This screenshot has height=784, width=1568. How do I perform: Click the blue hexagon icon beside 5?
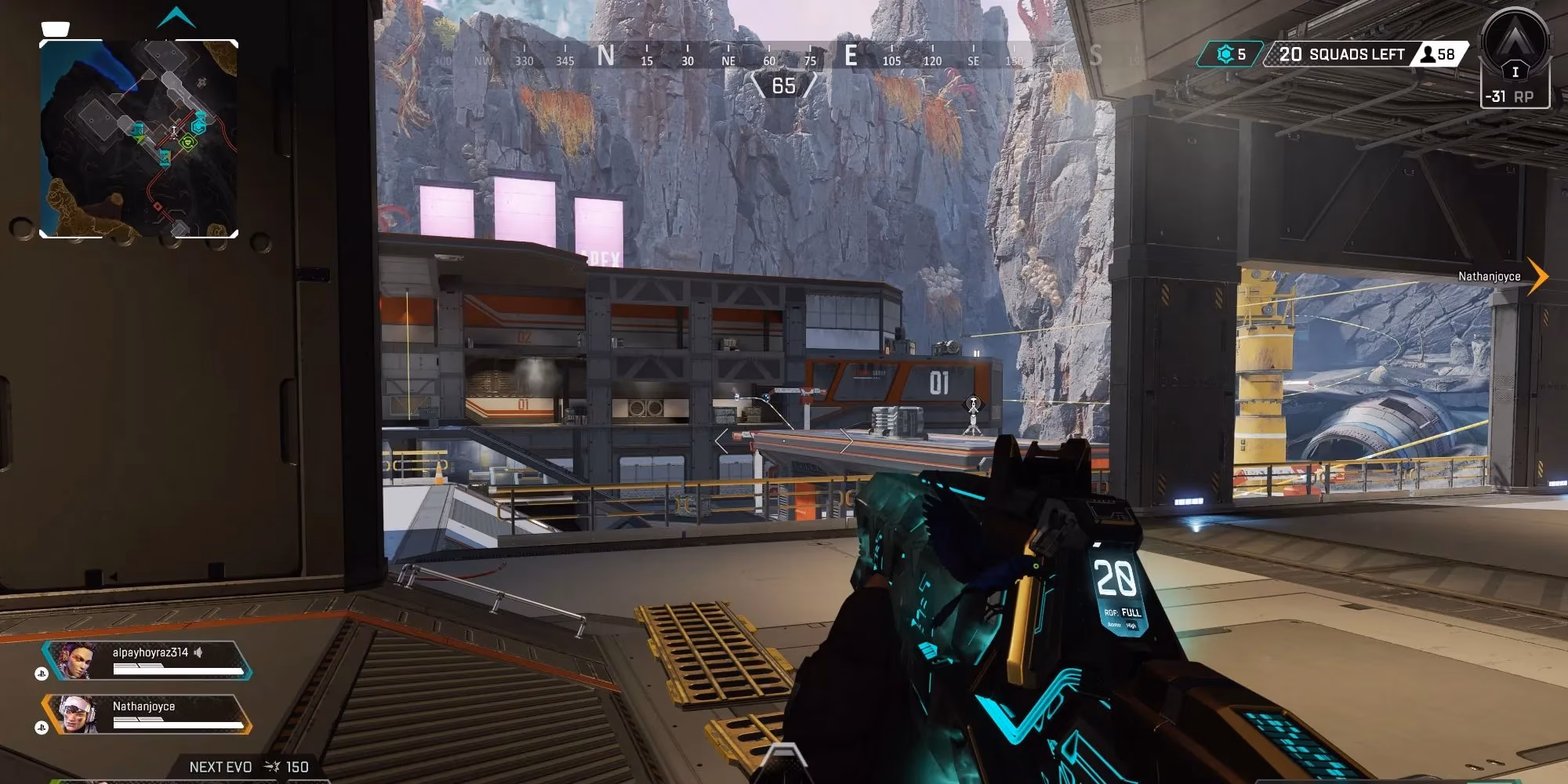tap(1225, 54)
